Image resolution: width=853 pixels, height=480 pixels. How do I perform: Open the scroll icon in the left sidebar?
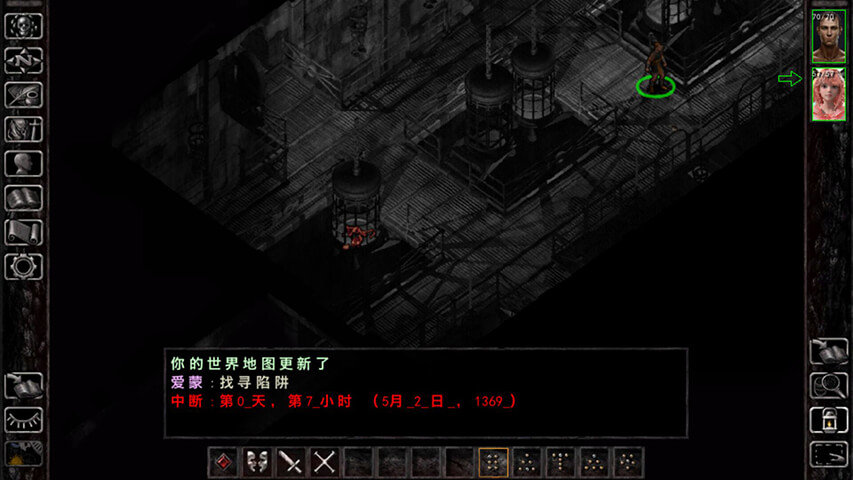pos(23,232)
